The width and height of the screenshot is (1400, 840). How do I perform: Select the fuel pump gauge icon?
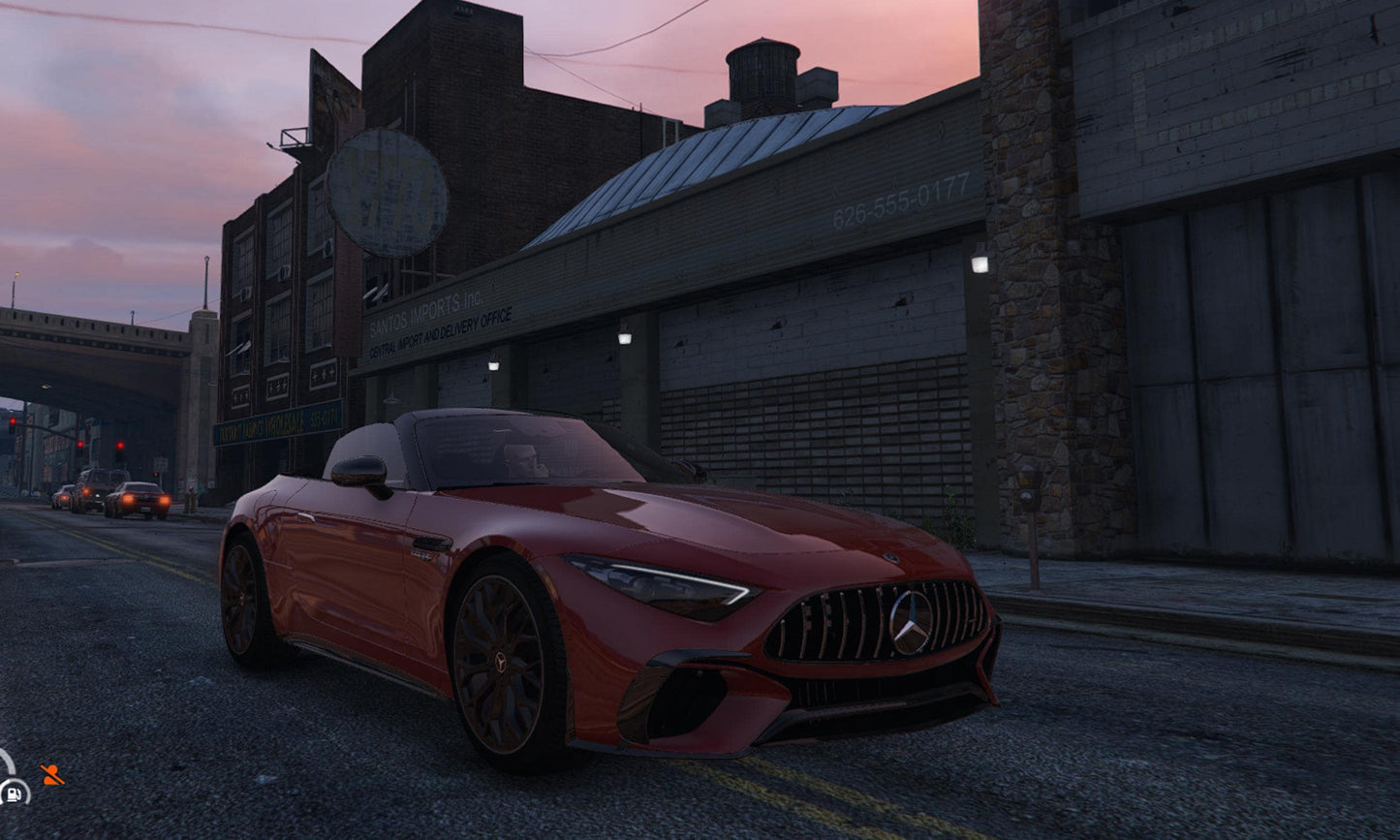click(14, 793)
